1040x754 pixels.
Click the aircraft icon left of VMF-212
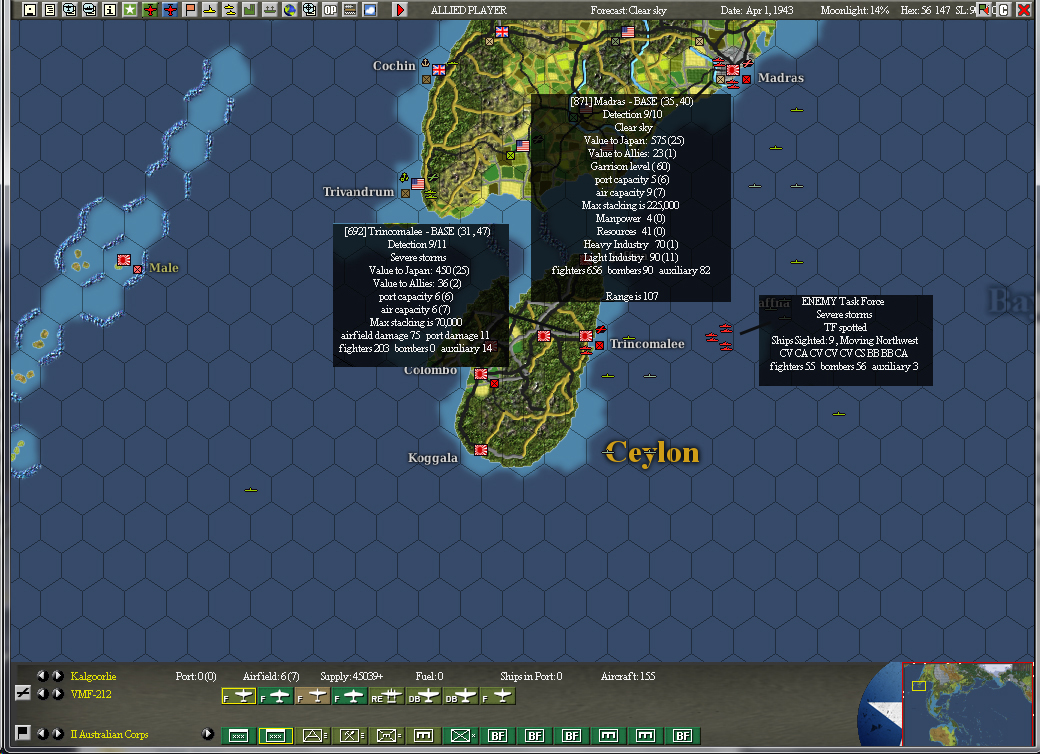(22, 694)
